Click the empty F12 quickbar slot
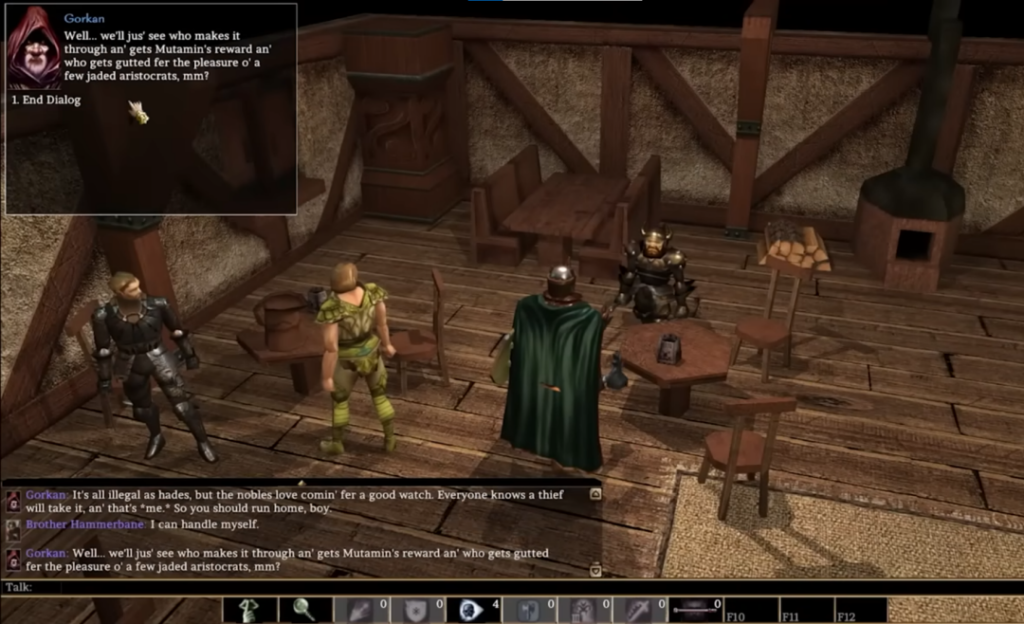The width and height of the screenshot is (1024, 624). (x=861, y=609)
